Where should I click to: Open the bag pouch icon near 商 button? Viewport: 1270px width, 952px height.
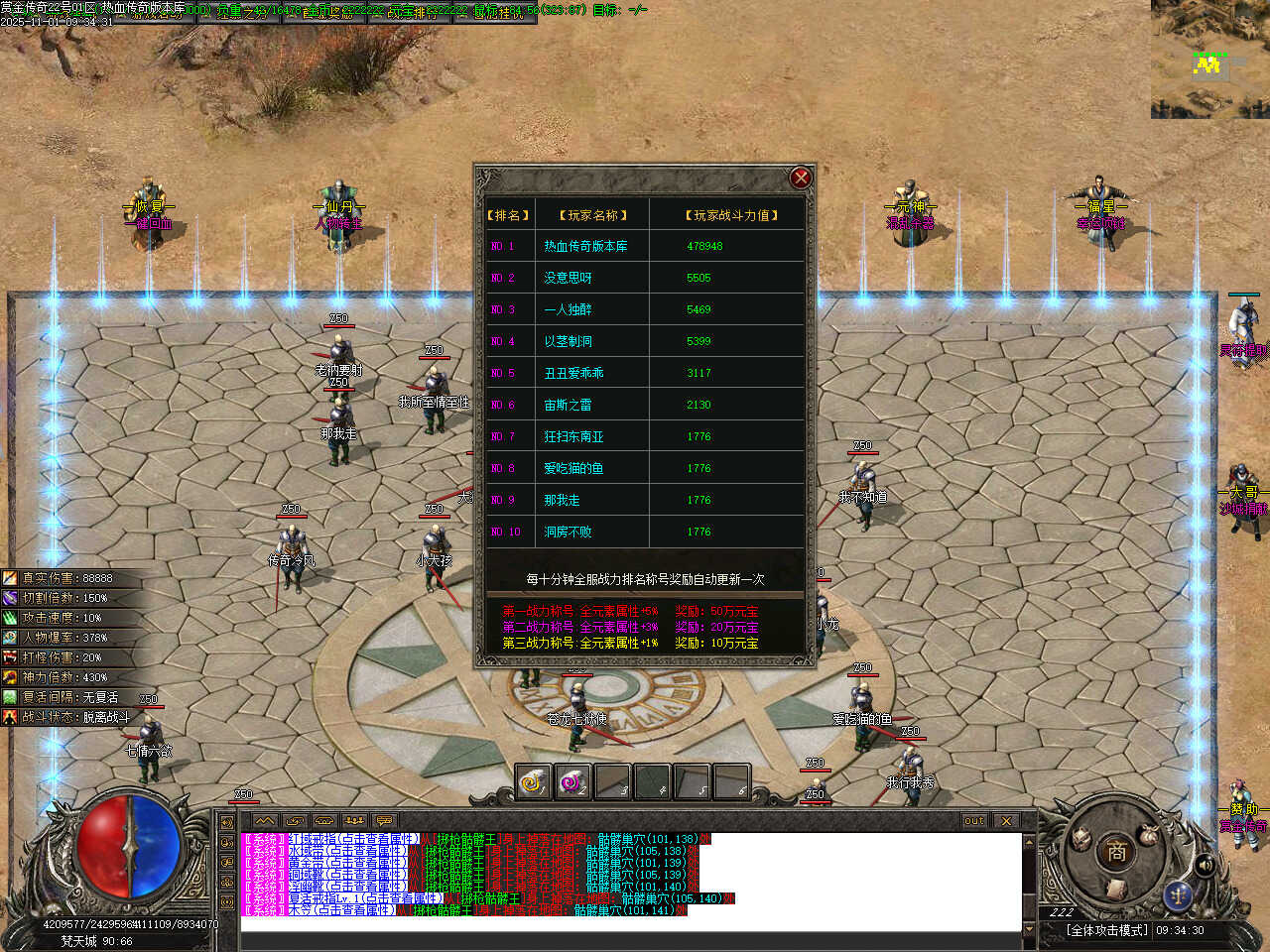click(1149, 835)
